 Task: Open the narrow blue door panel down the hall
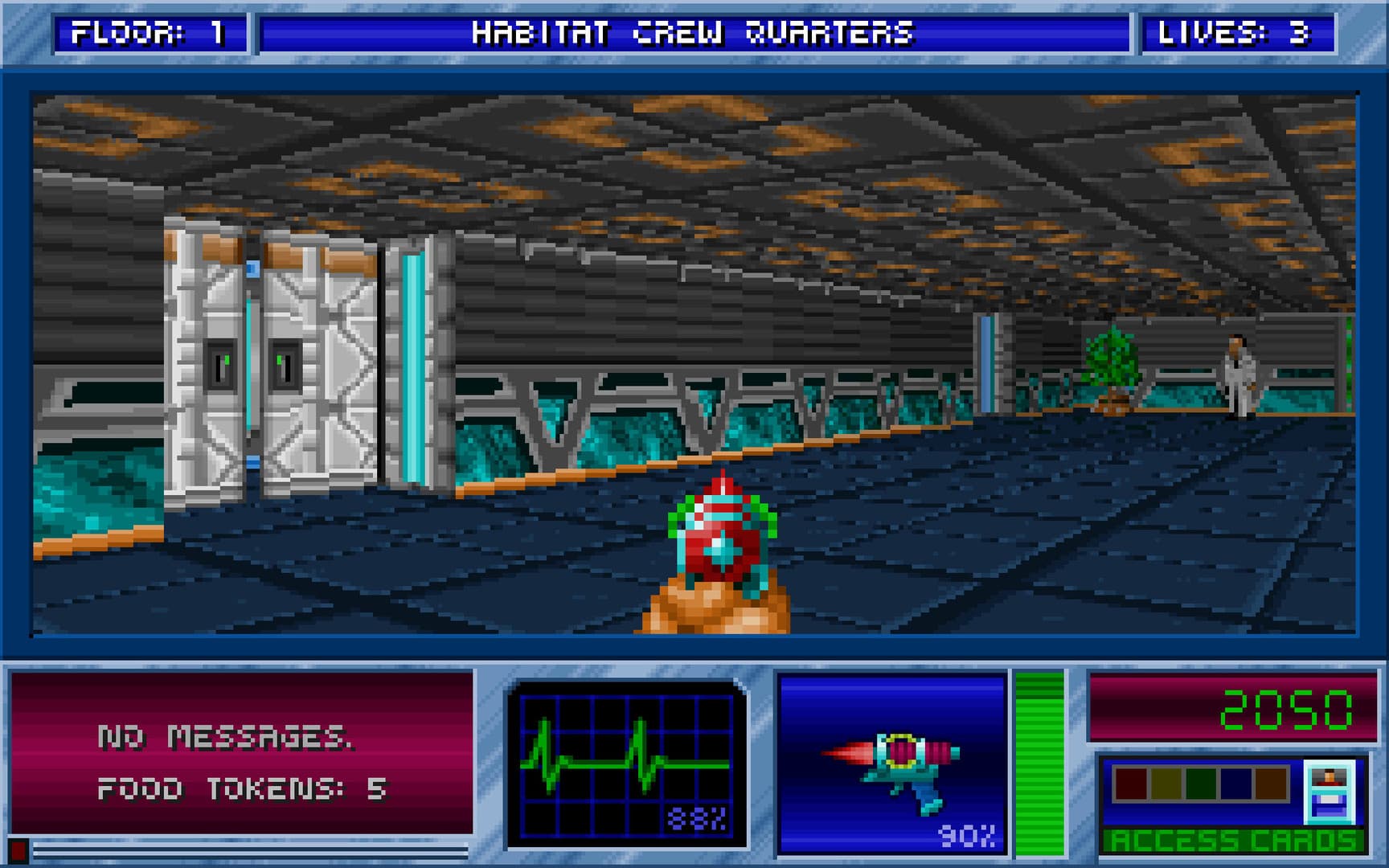click(985, 362)
